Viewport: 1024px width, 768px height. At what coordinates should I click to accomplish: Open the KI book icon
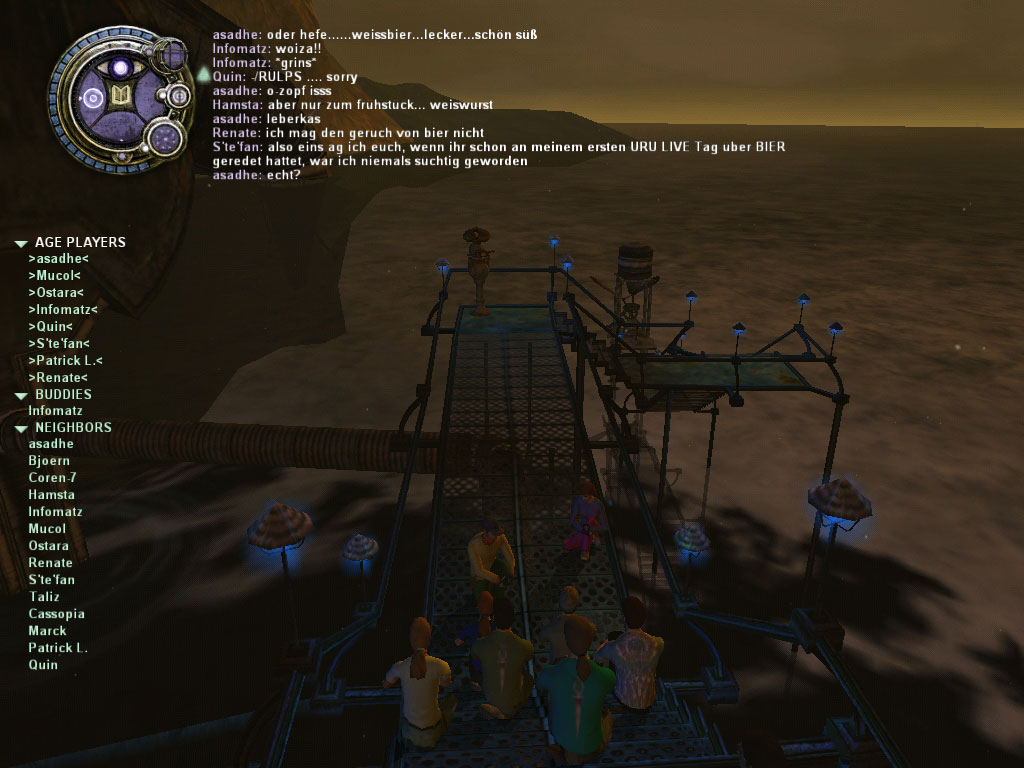pos(121,97)
